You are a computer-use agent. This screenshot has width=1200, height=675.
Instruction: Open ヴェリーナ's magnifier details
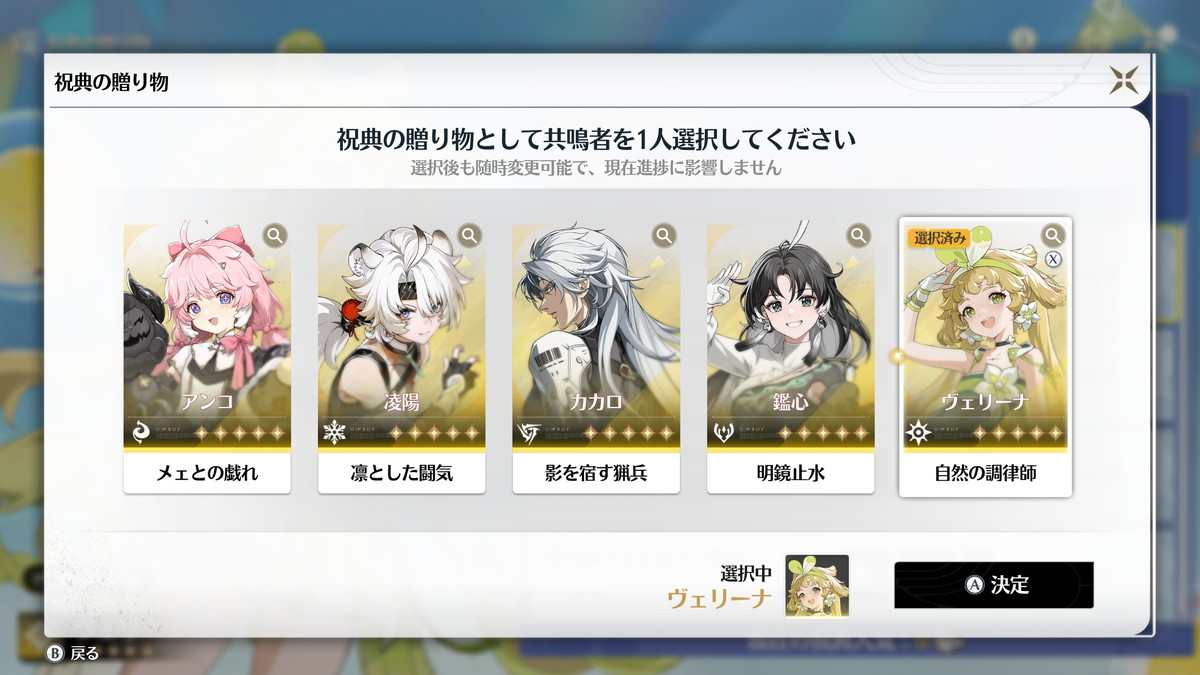click(x=1053, y=235)
